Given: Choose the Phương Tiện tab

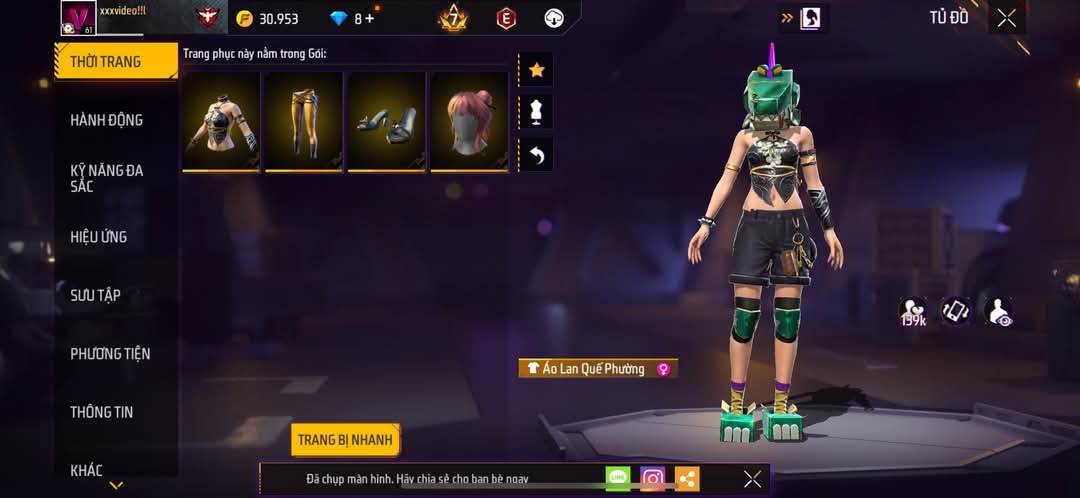Looking at the screenshot, I should point(110,354).
